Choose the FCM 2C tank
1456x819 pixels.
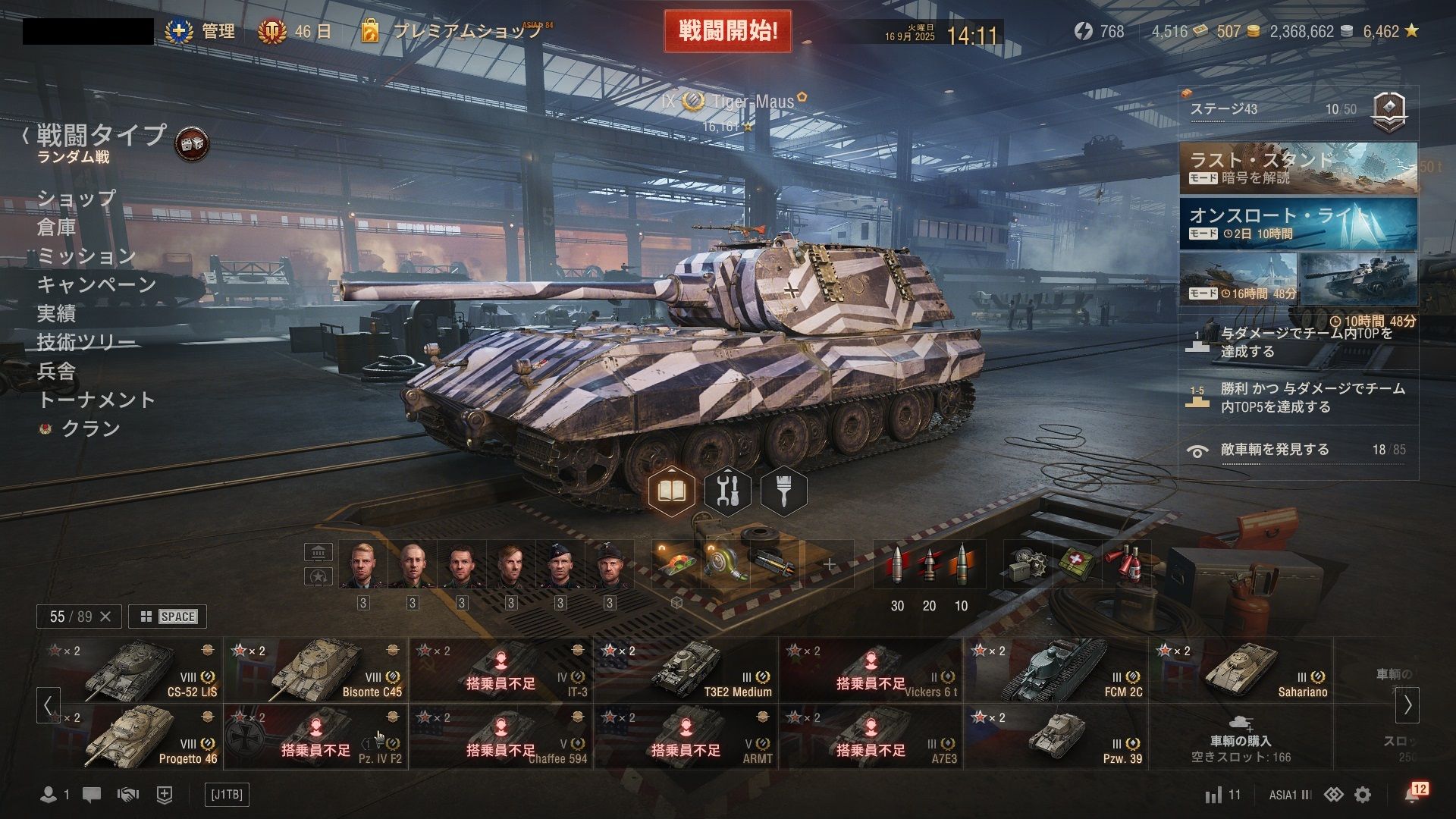point(1056,670)
